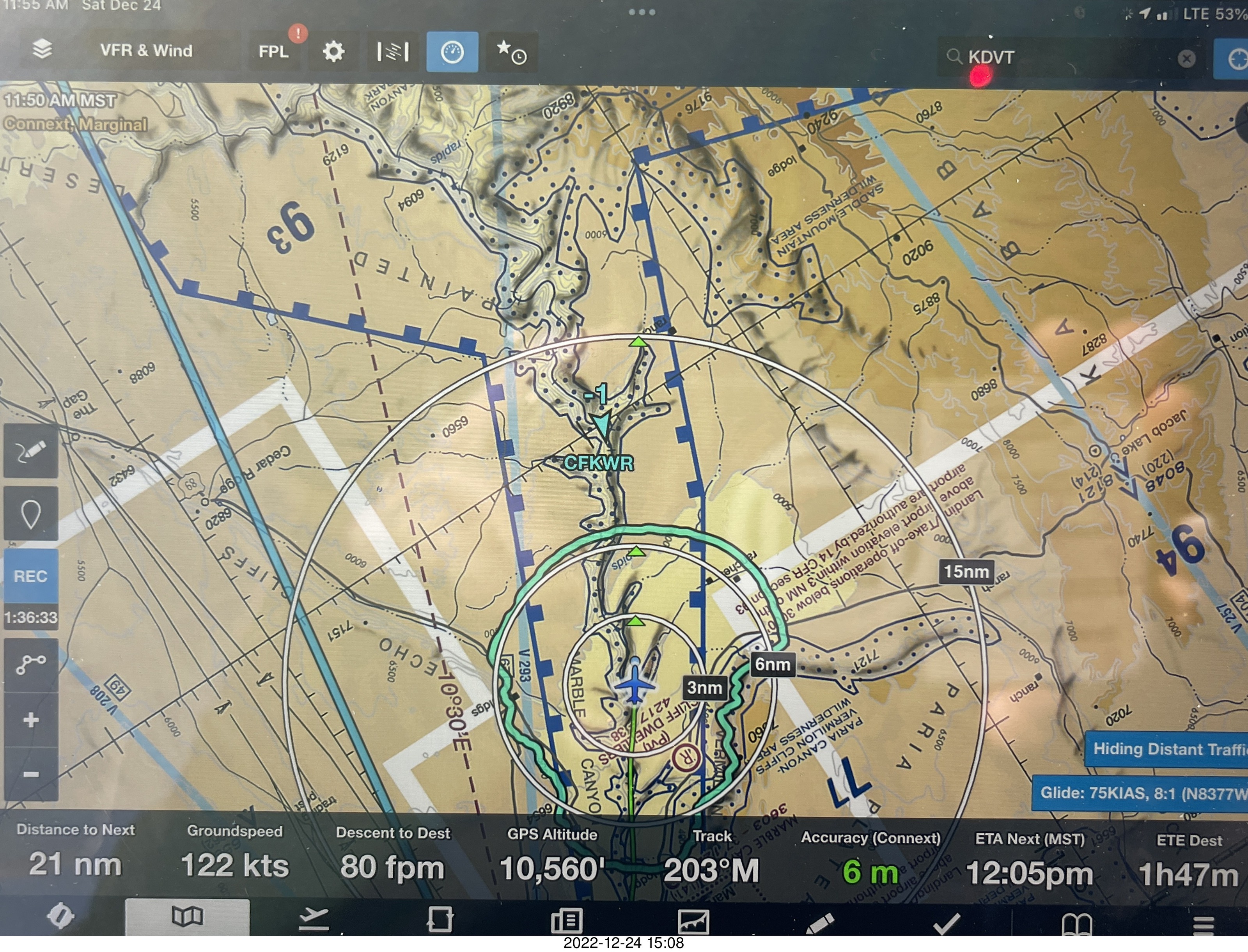The width and height of the screenshot is (1248, 952).
Task: Switch to the Maps tab
Action: click(x=187, y=917)
